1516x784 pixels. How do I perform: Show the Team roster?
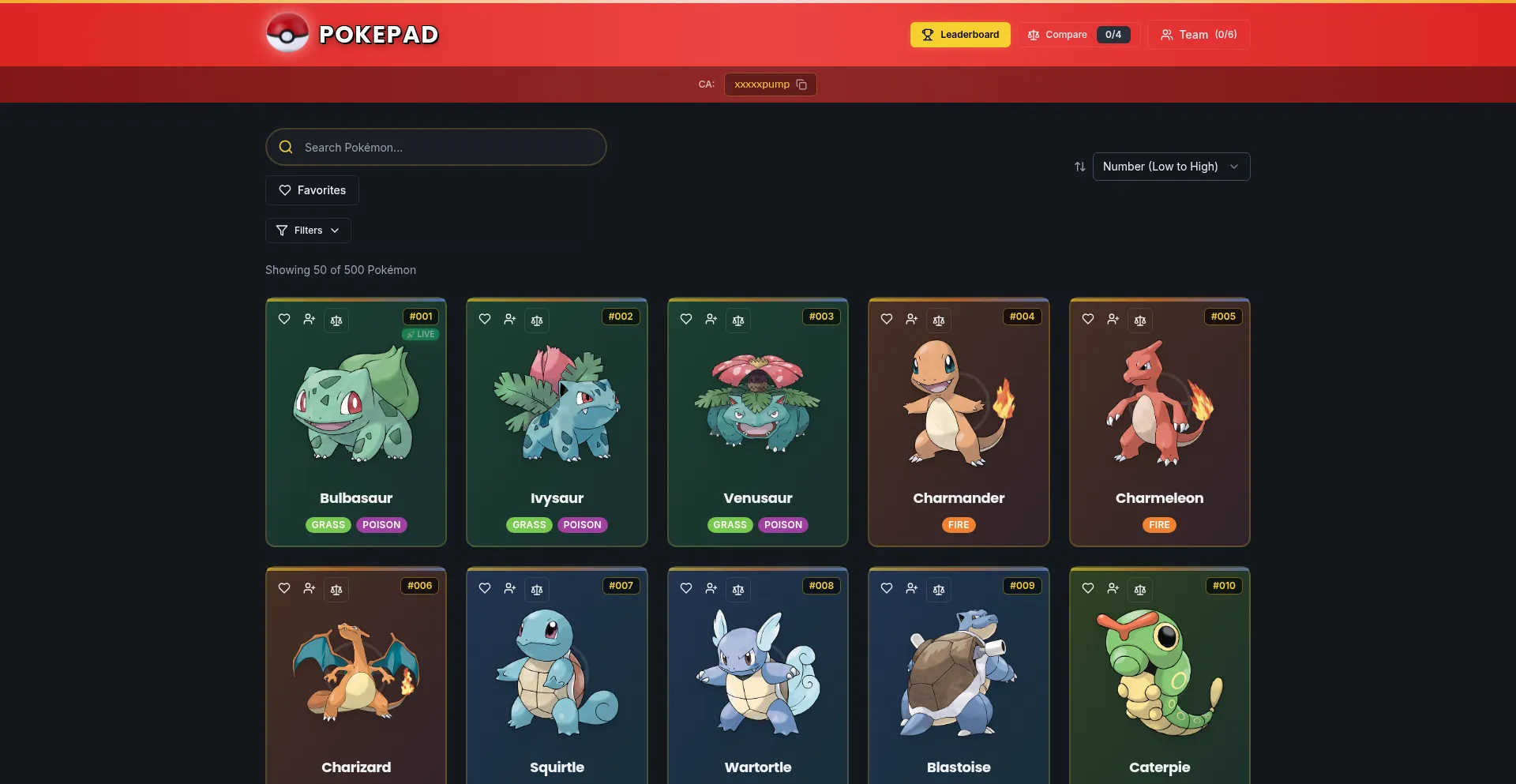[1198, 35]
